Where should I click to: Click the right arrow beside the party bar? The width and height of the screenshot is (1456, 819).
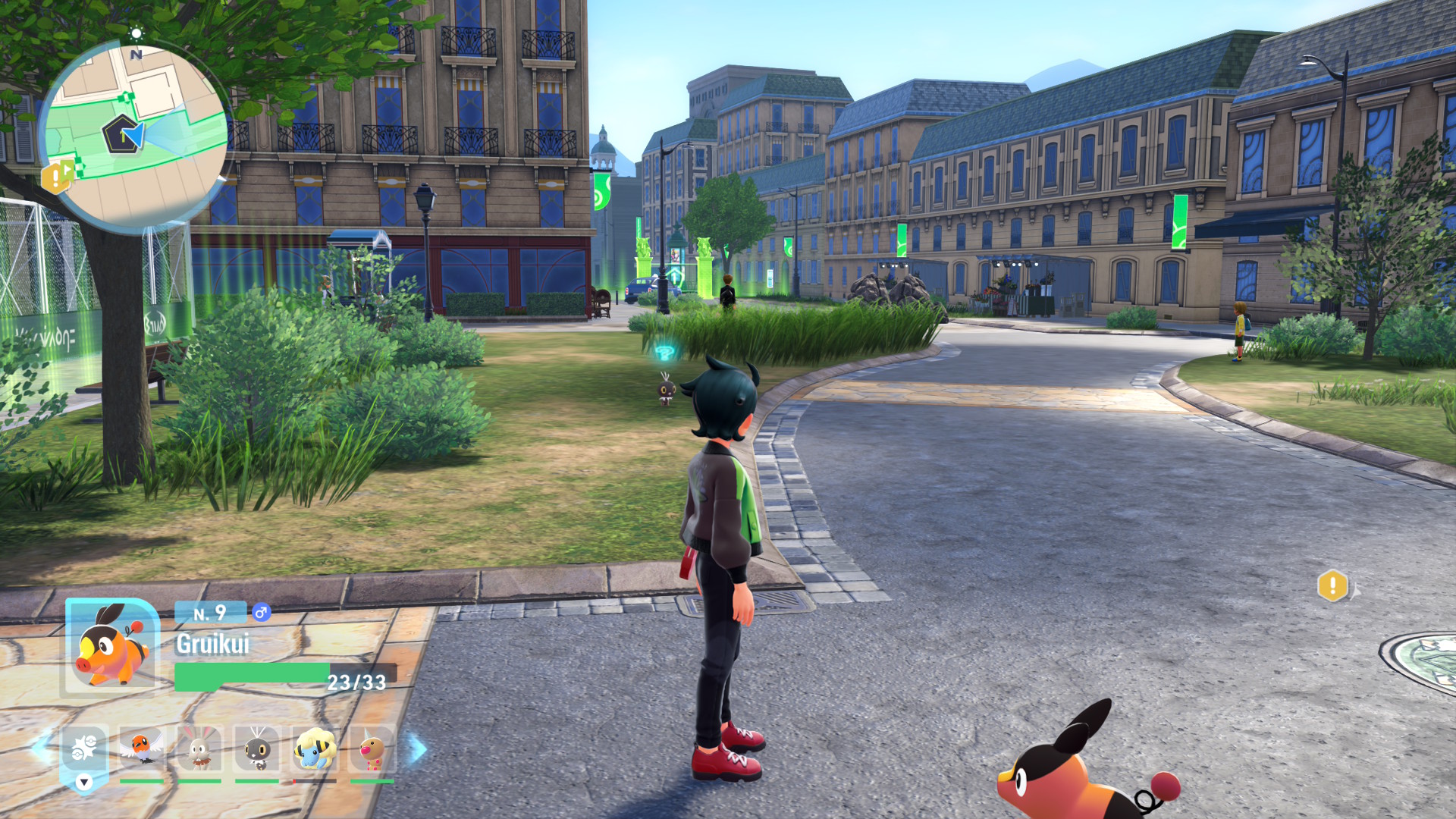418,748
